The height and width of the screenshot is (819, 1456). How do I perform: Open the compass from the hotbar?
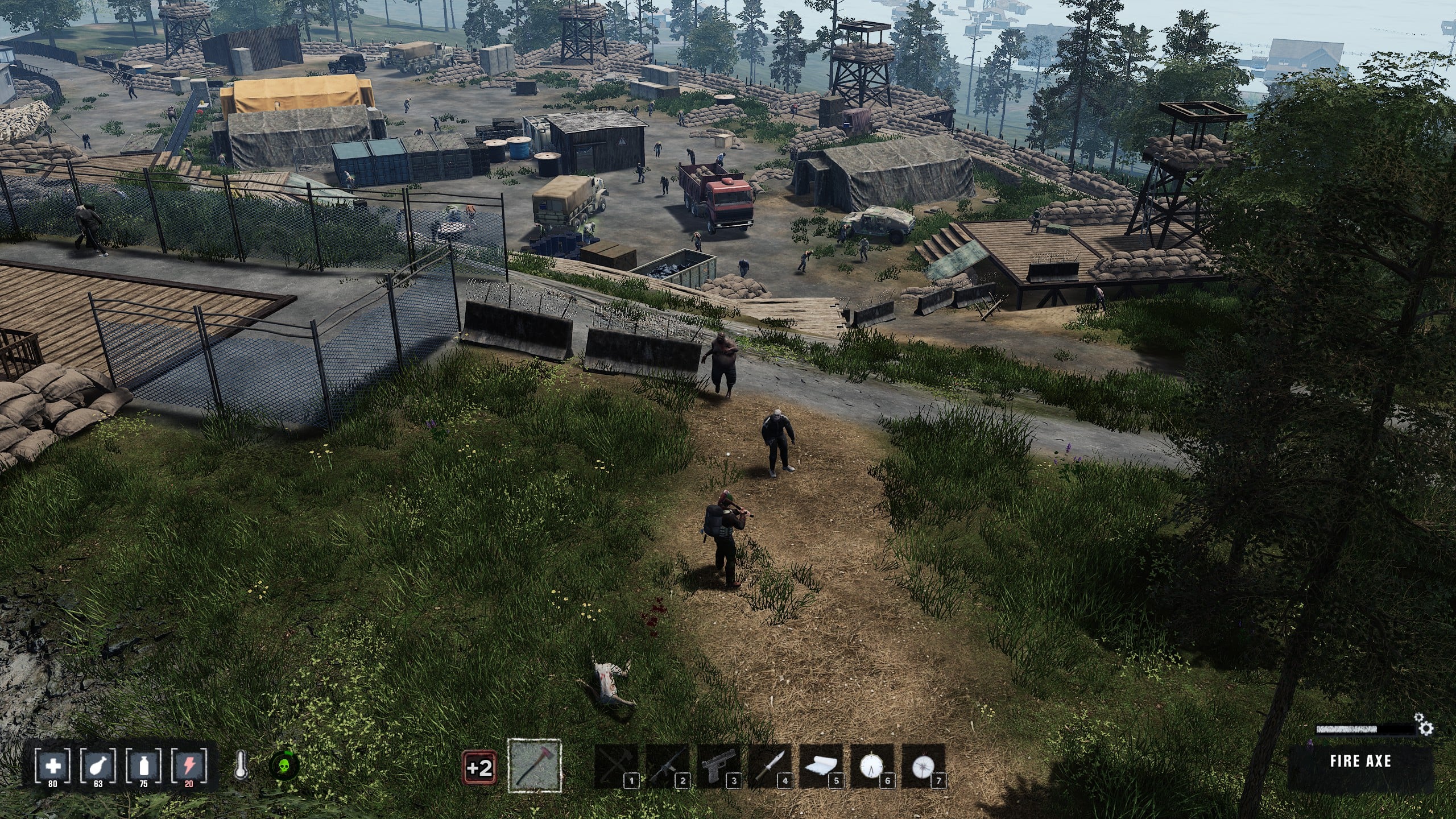tap(923, 766)
